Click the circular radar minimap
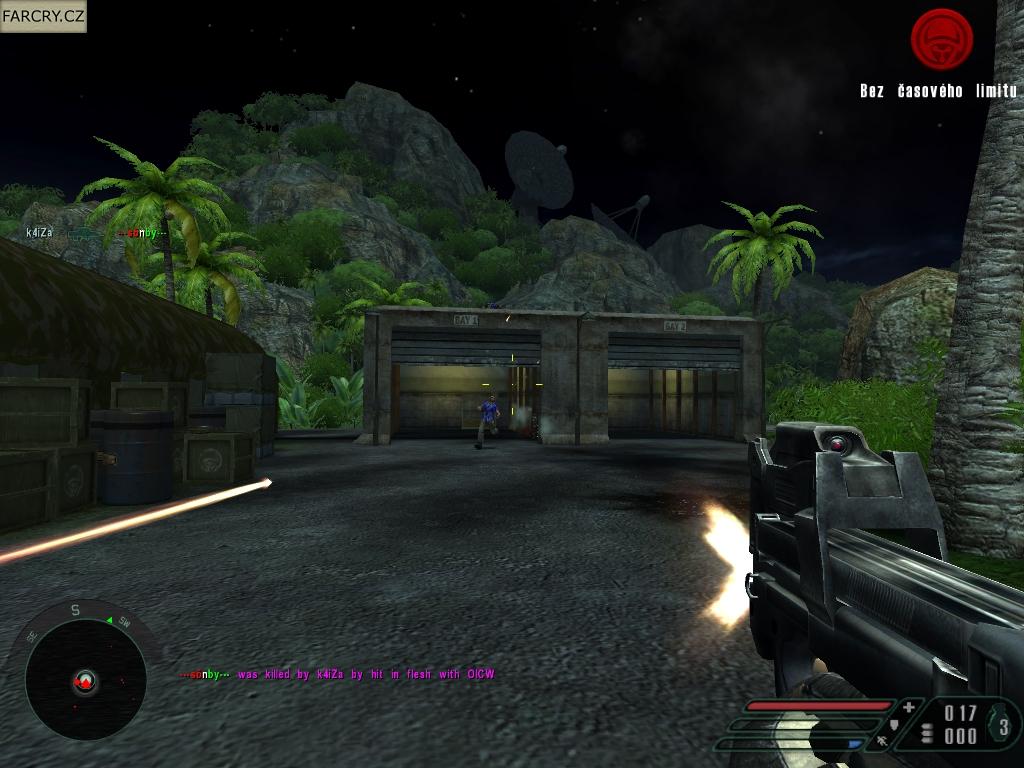 click(x=85, y=681)
